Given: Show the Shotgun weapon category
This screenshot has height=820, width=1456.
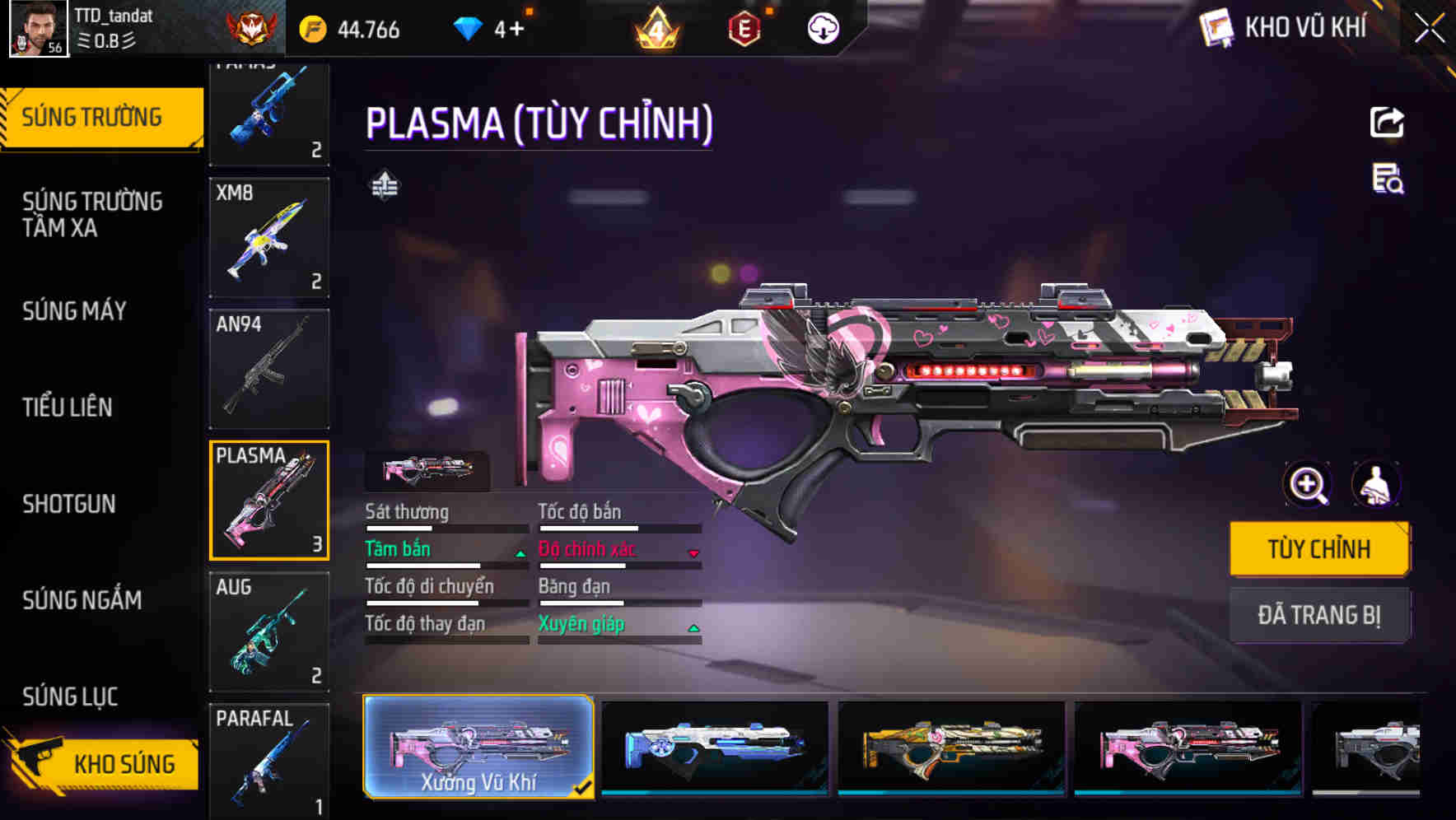Looking at the screenshot, I should pos(69,504).
